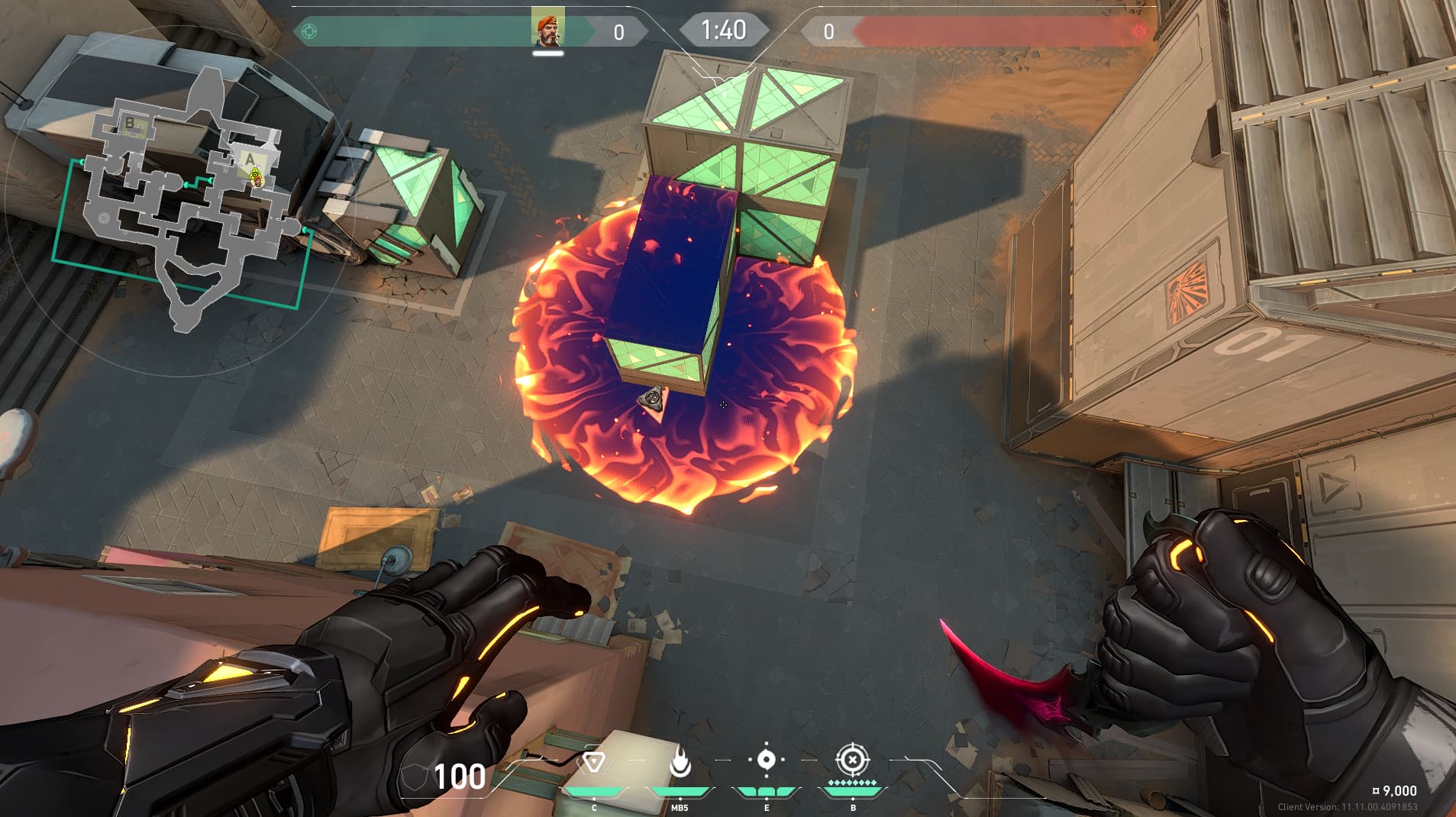Select the A site marker on minimap
The image size is (1456, 817).
tap(250, 159)
